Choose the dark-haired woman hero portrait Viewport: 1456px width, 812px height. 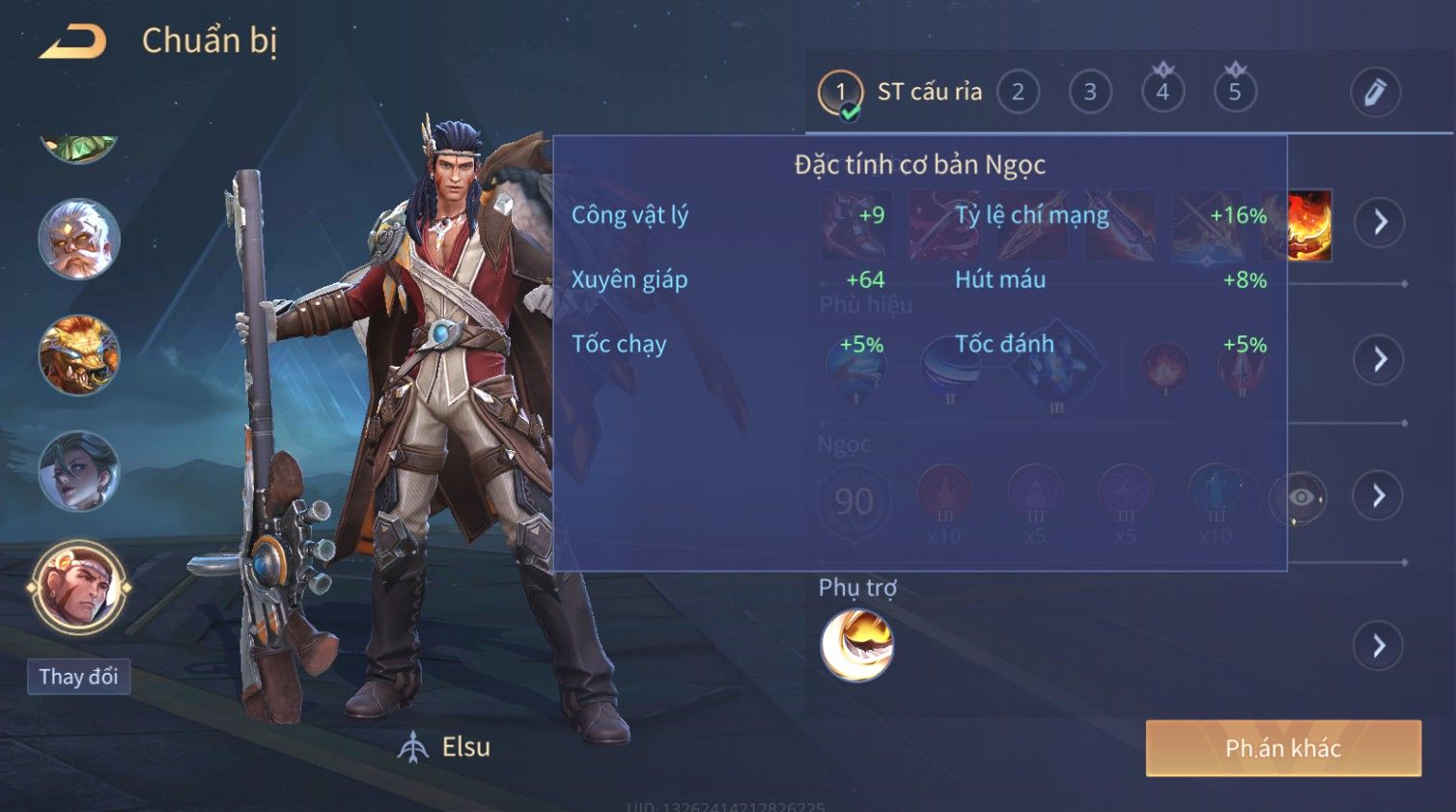click(x=78, y=471)
